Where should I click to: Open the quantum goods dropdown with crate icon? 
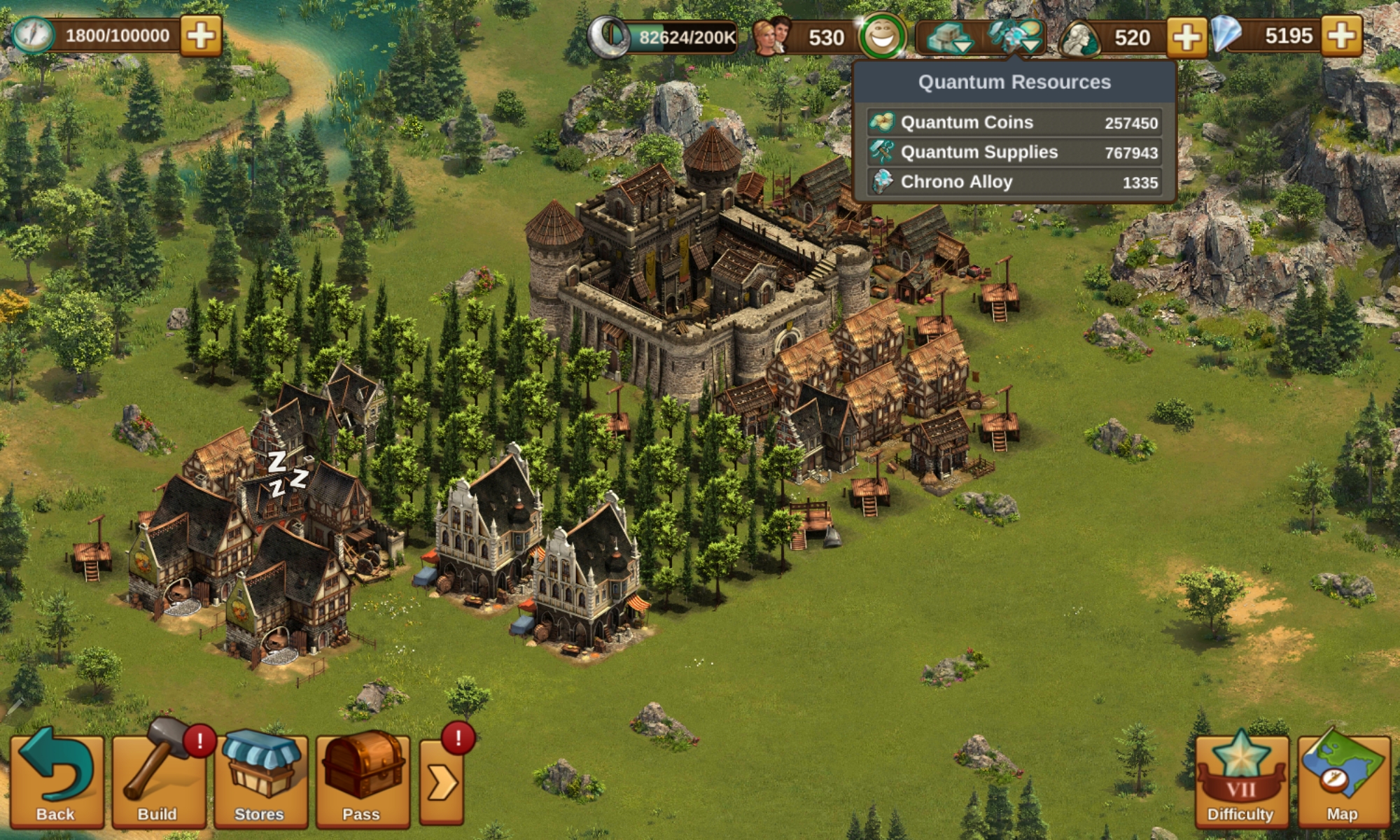tap(949, 36)
